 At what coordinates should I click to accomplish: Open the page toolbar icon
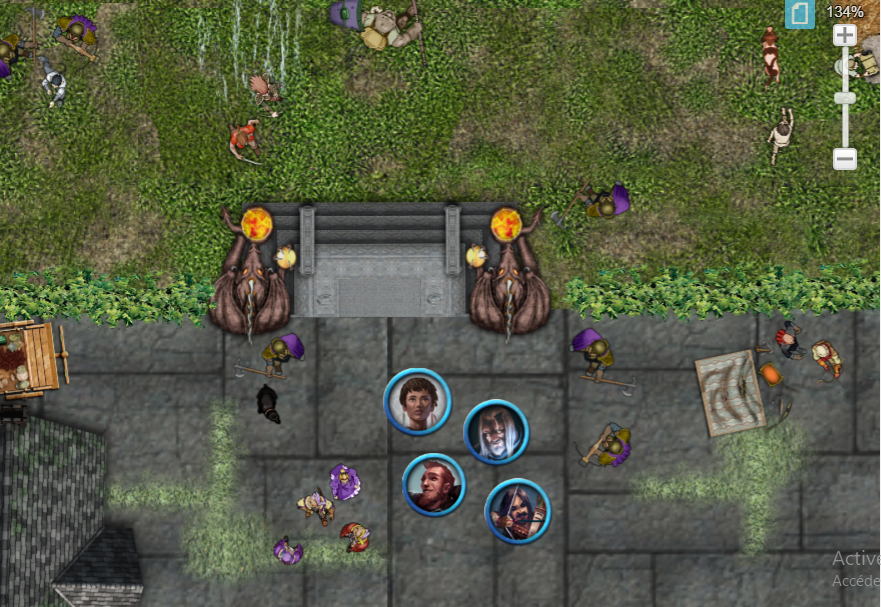[800, 14]
